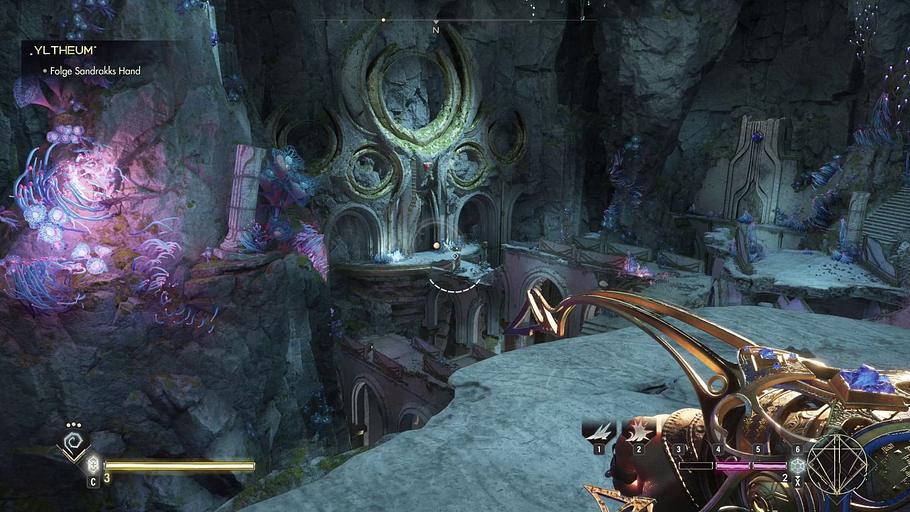The image size is (910, 512).
Task: Use the crystal consumable icon by the magenta bar
Action: pyautogui.click(x=797, y=465)
